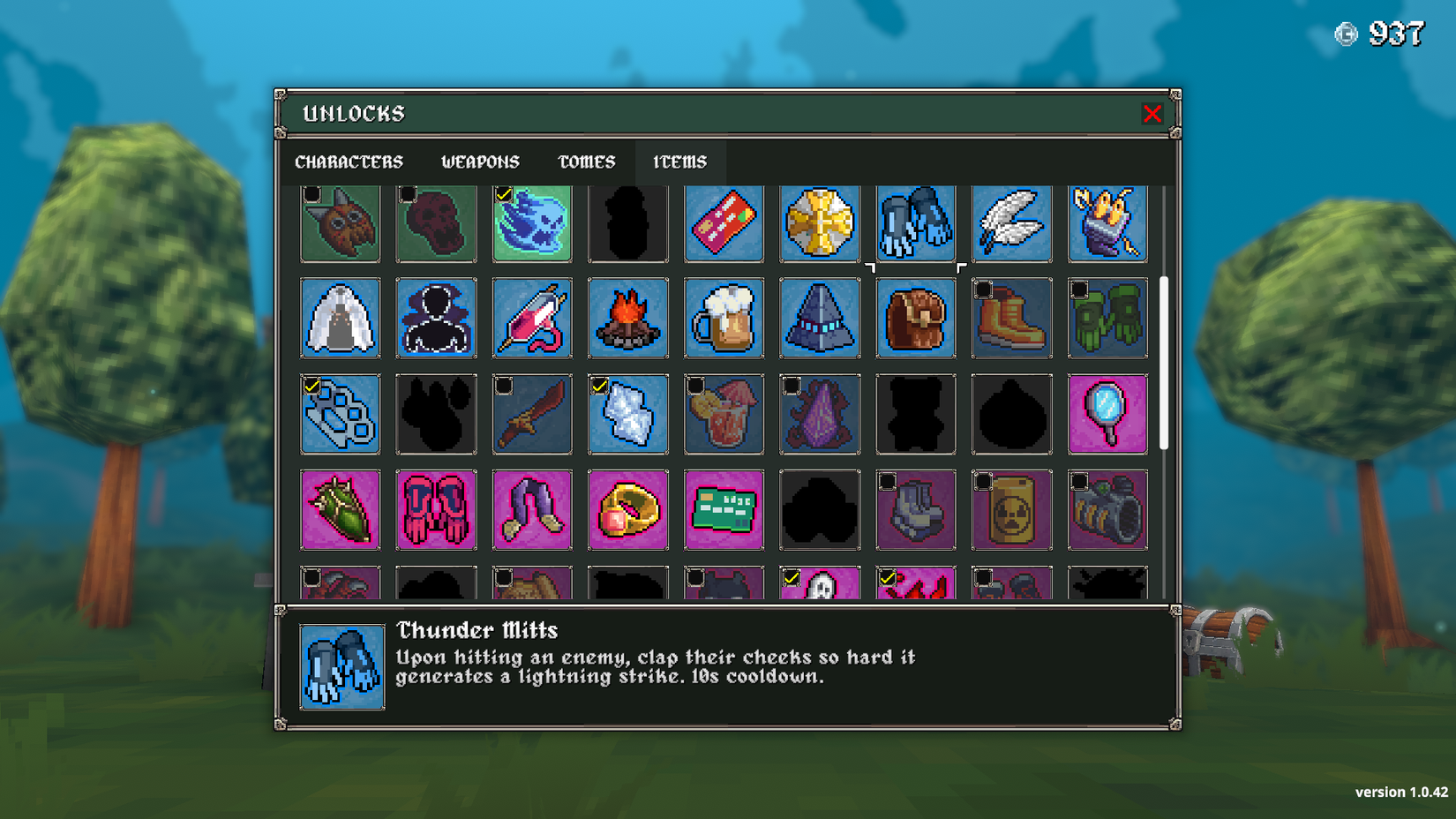
Task: Select the white feather item
Action: coord(1011,223)
